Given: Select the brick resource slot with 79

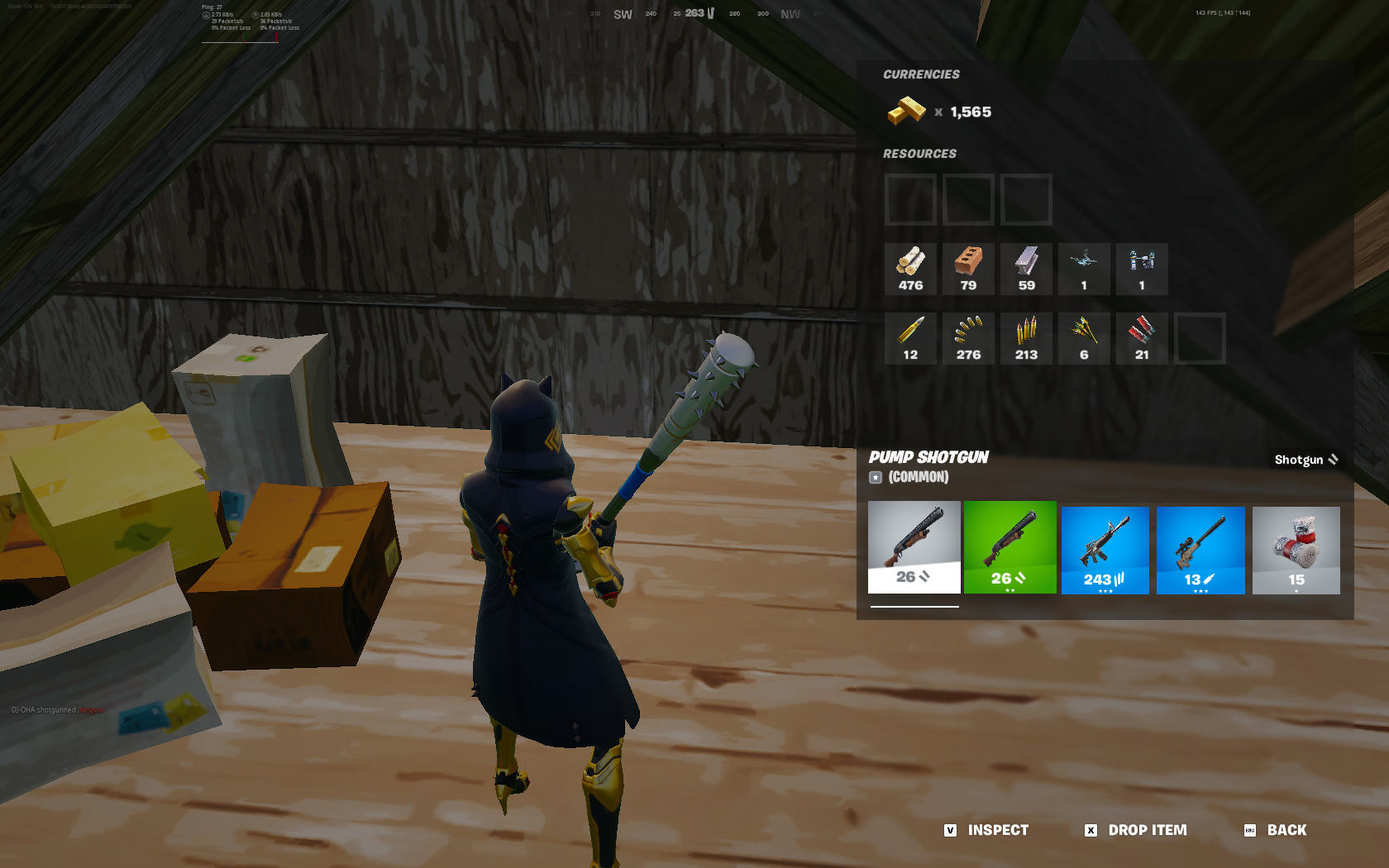Looking at the screenshot, I should 968,269.
